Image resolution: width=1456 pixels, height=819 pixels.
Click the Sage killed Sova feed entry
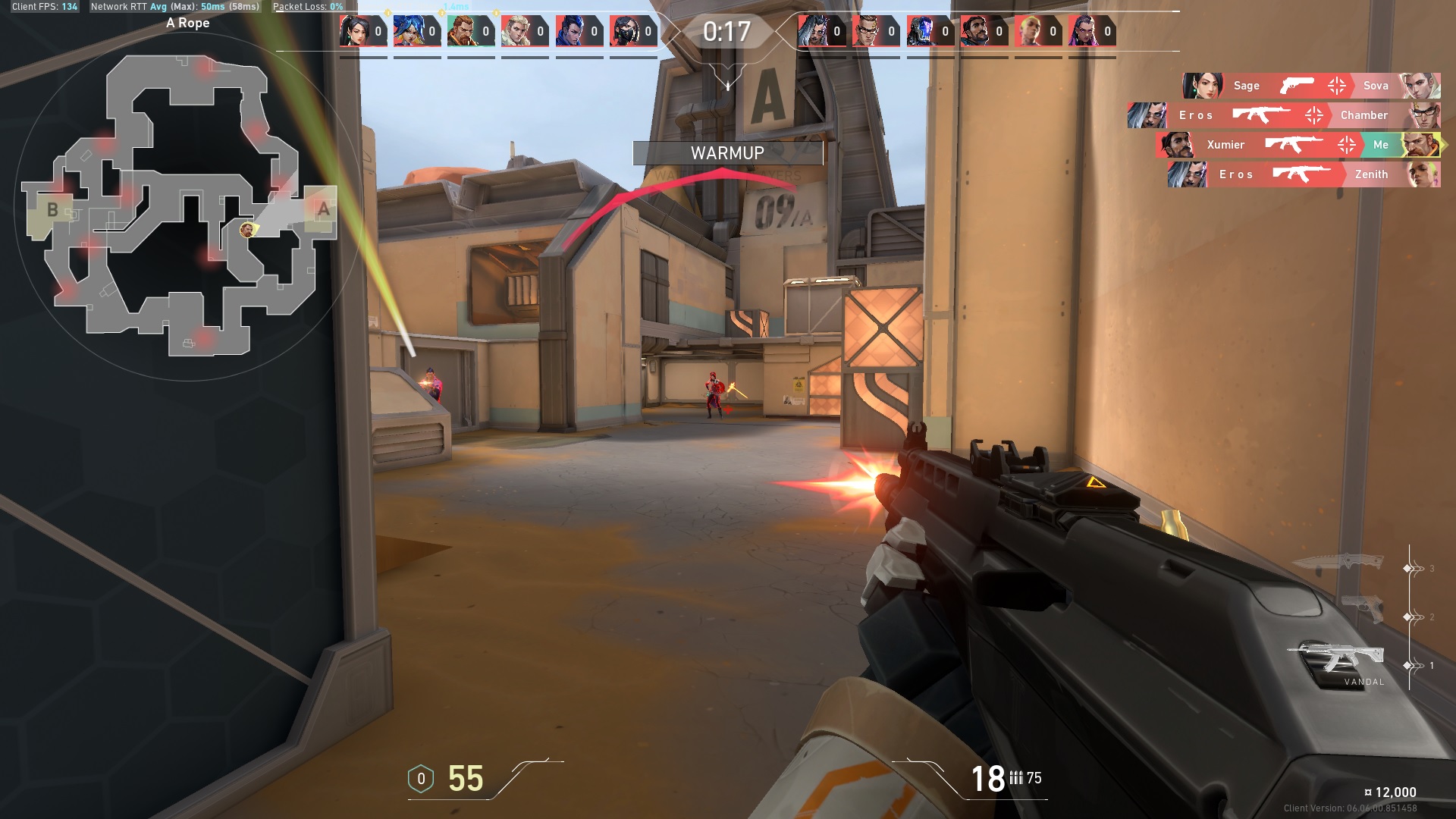1310,86
